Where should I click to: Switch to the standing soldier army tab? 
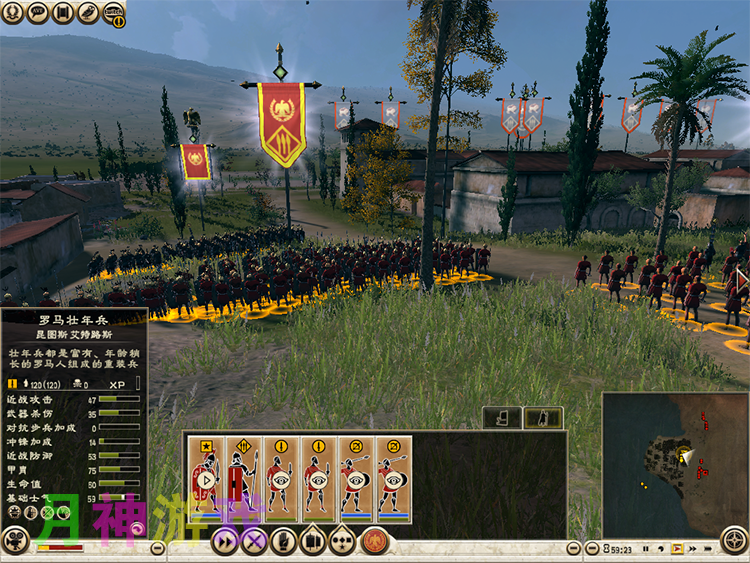(503, 417)
